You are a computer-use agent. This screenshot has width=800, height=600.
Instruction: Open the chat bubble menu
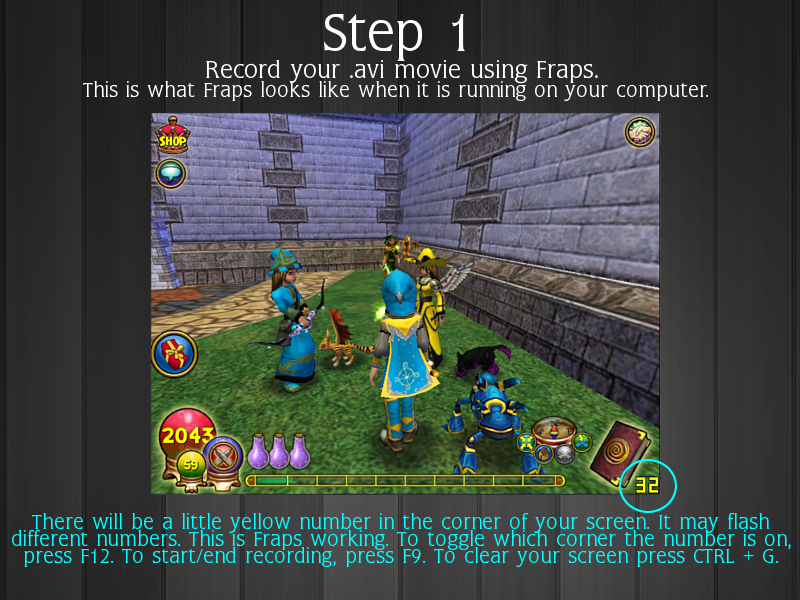[171, 172]
